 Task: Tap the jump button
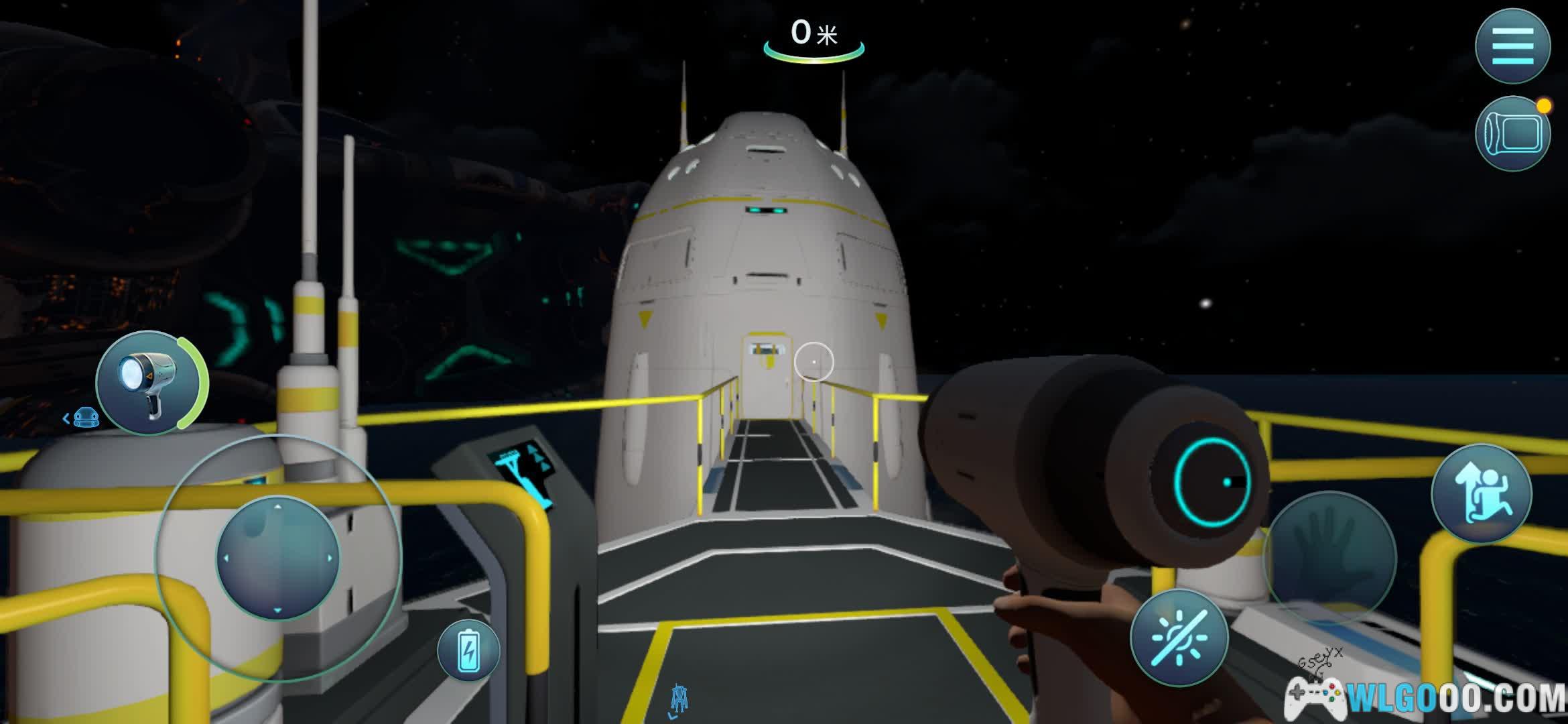pos(1482,493)
